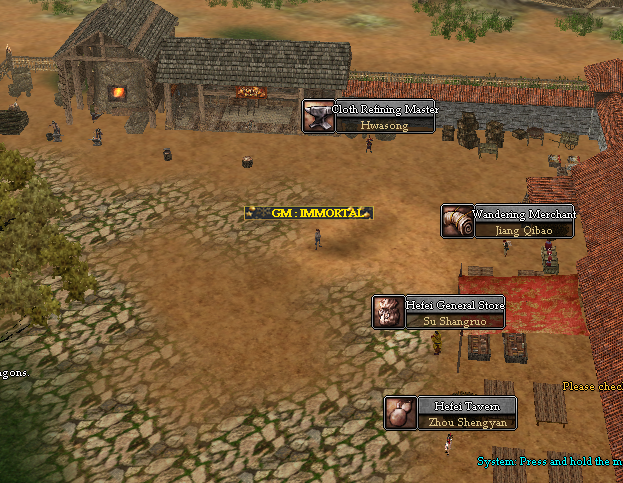Open Hefei General Store via Su Shangruo nameplate
Viewport: 623px width, 483px height.
pyautogui.click(x=455, y=313)
